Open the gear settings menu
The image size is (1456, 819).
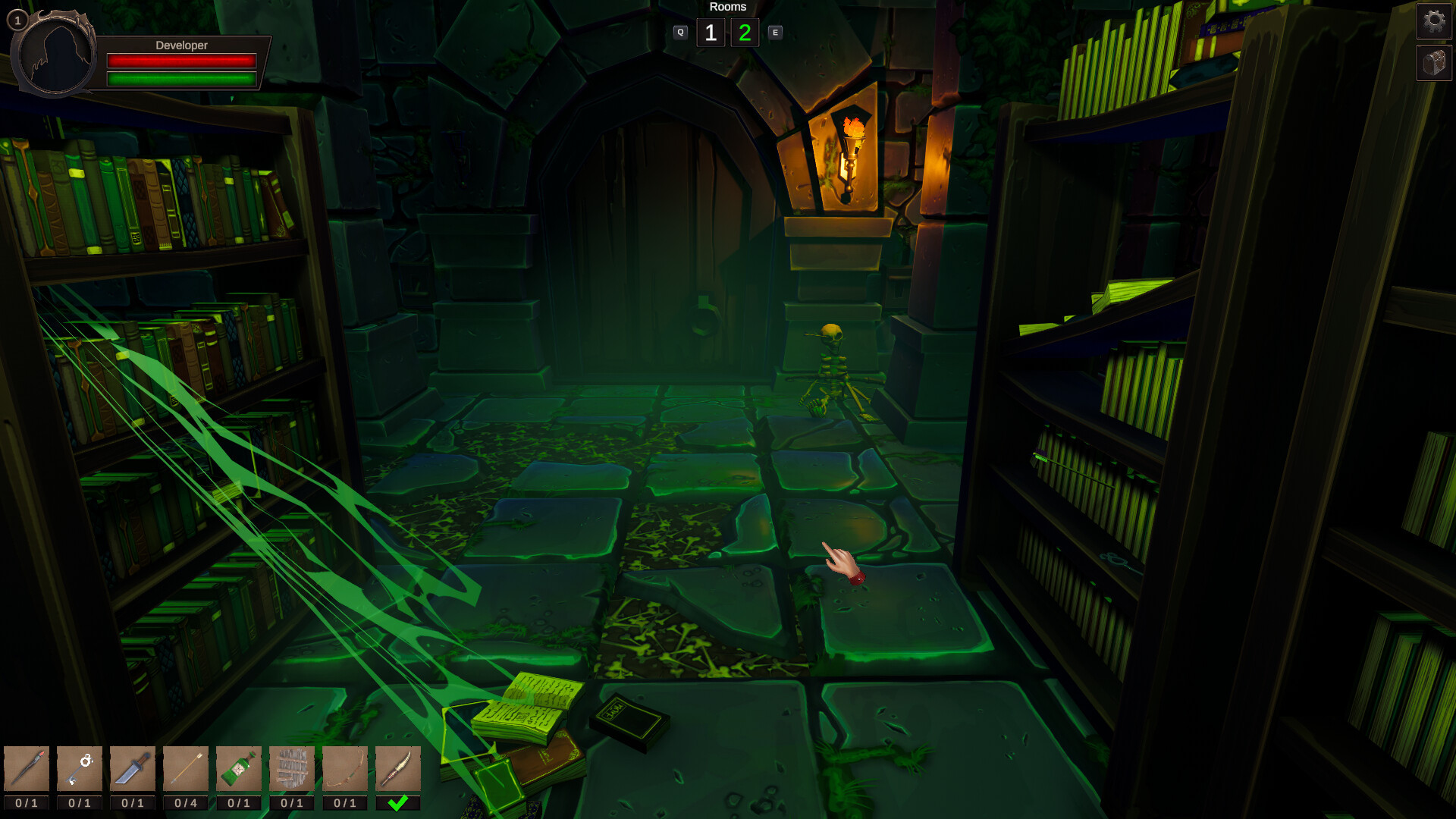point(1433,20)
